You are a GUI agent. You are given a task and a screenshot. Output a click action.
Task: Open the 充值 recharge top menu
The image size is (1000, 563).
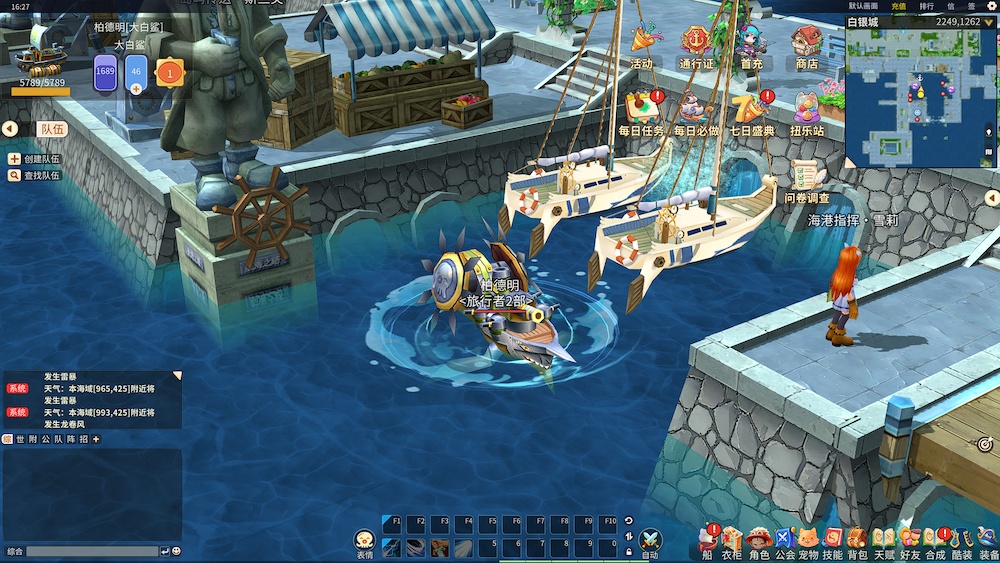(898, 6)
